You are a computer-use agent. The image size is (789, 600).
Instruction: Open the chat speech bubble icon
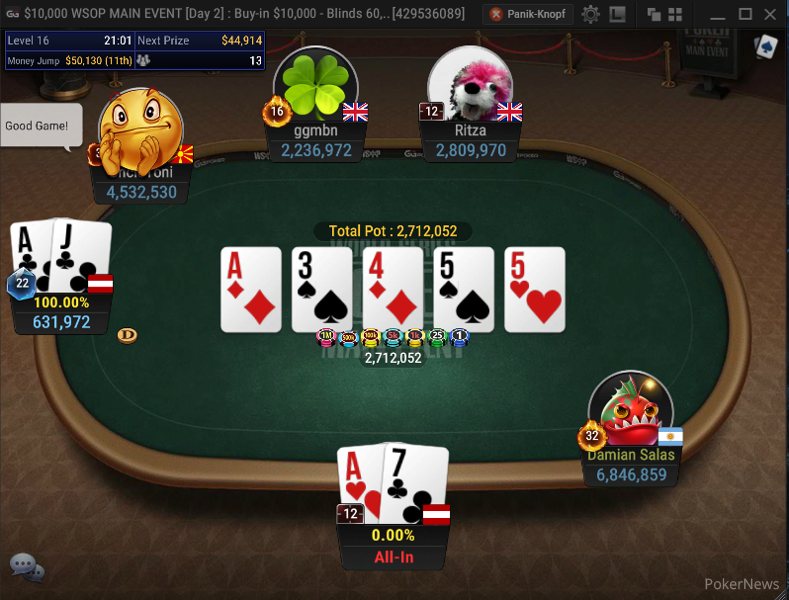point(26,568)
